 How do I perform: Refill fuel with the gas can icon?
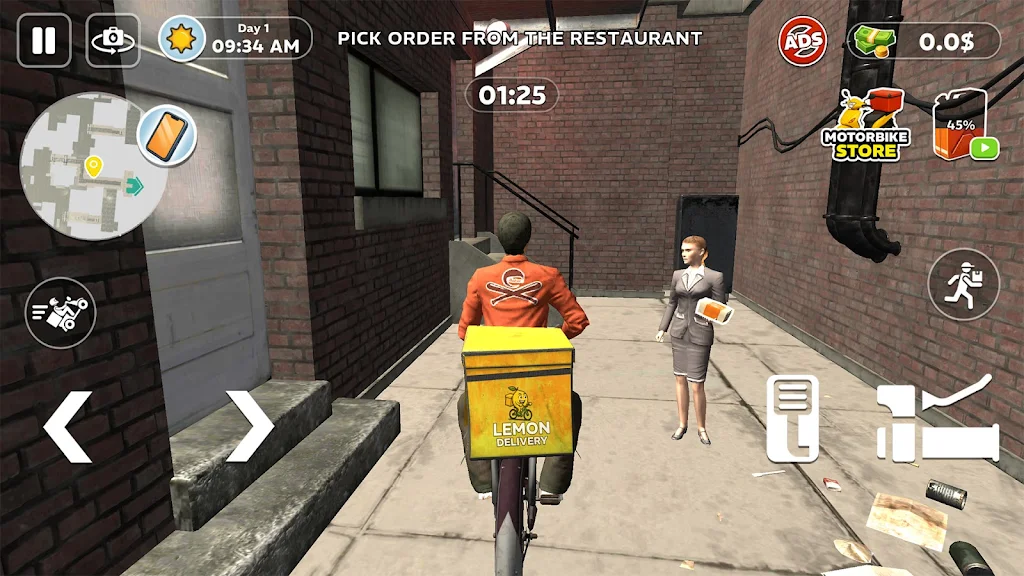964,127
